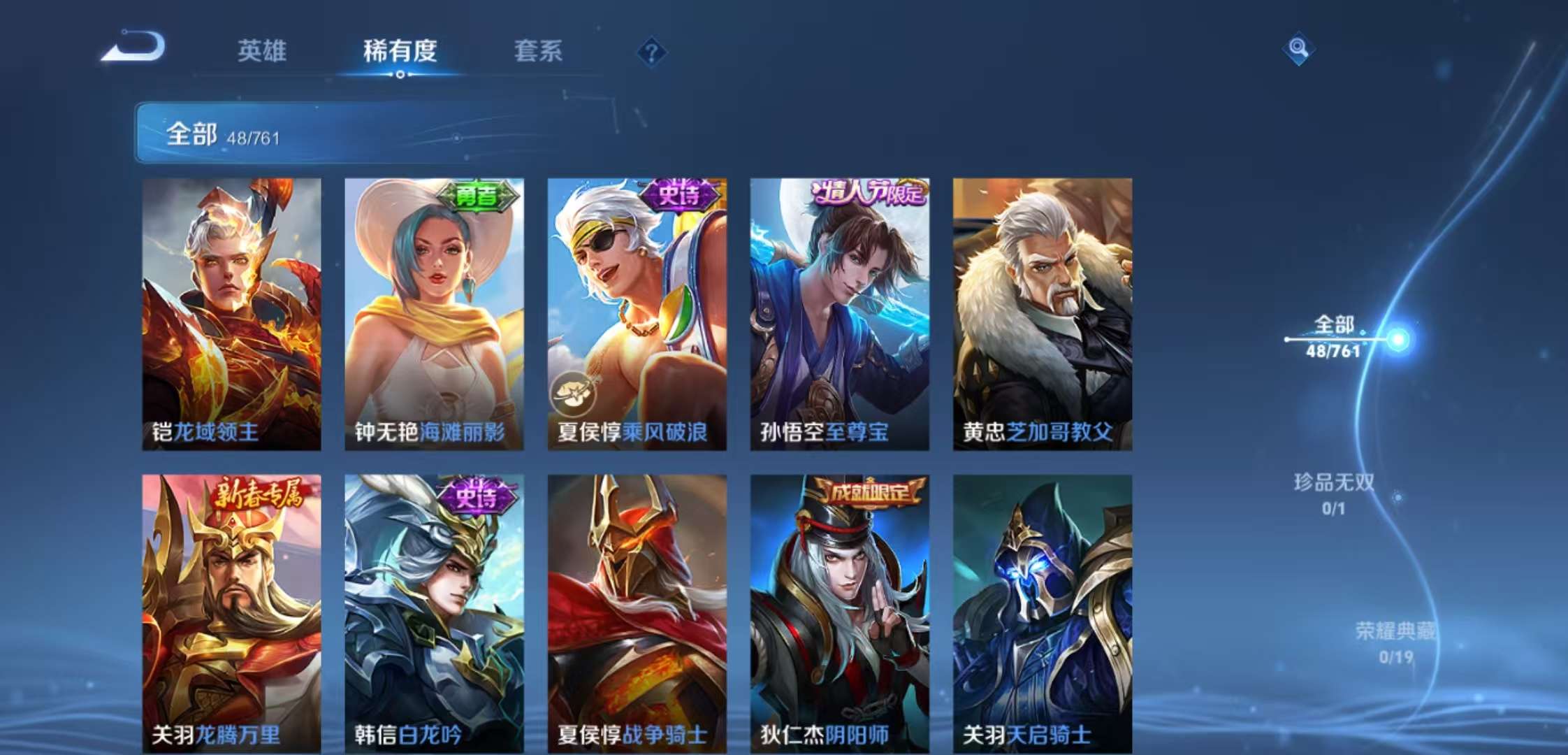The image size is (1568, 755).
Task: Open the search magnifier at top right
Action: [1298, 48]
